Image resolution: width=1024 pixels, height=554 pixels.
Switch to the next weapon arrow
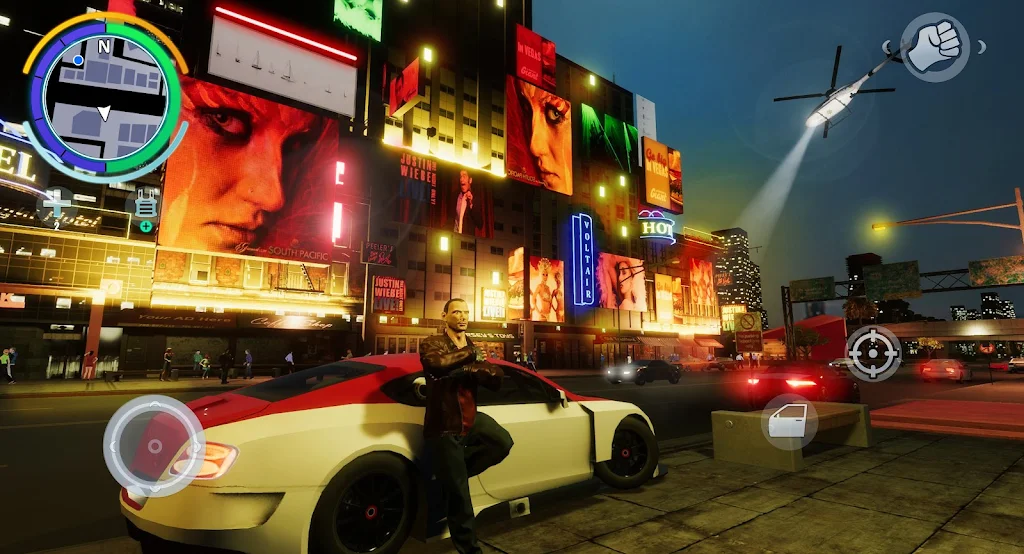(x=982, y=46)
